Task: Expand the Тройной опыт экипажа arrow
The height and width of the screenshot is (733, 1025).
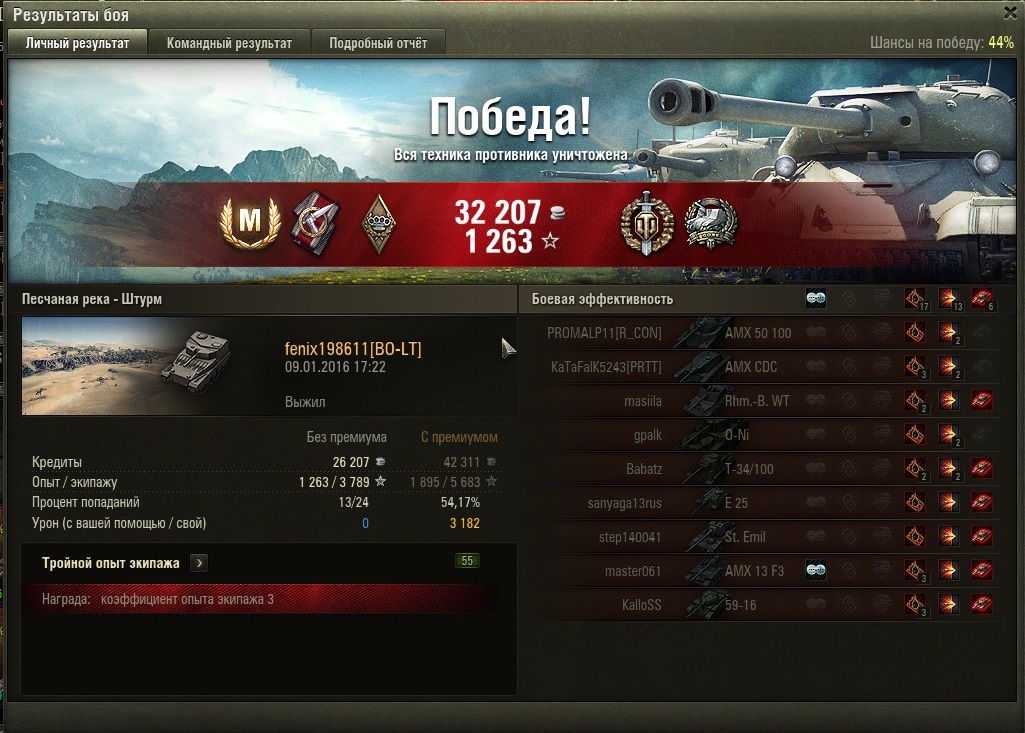Action: click(199, 563)
